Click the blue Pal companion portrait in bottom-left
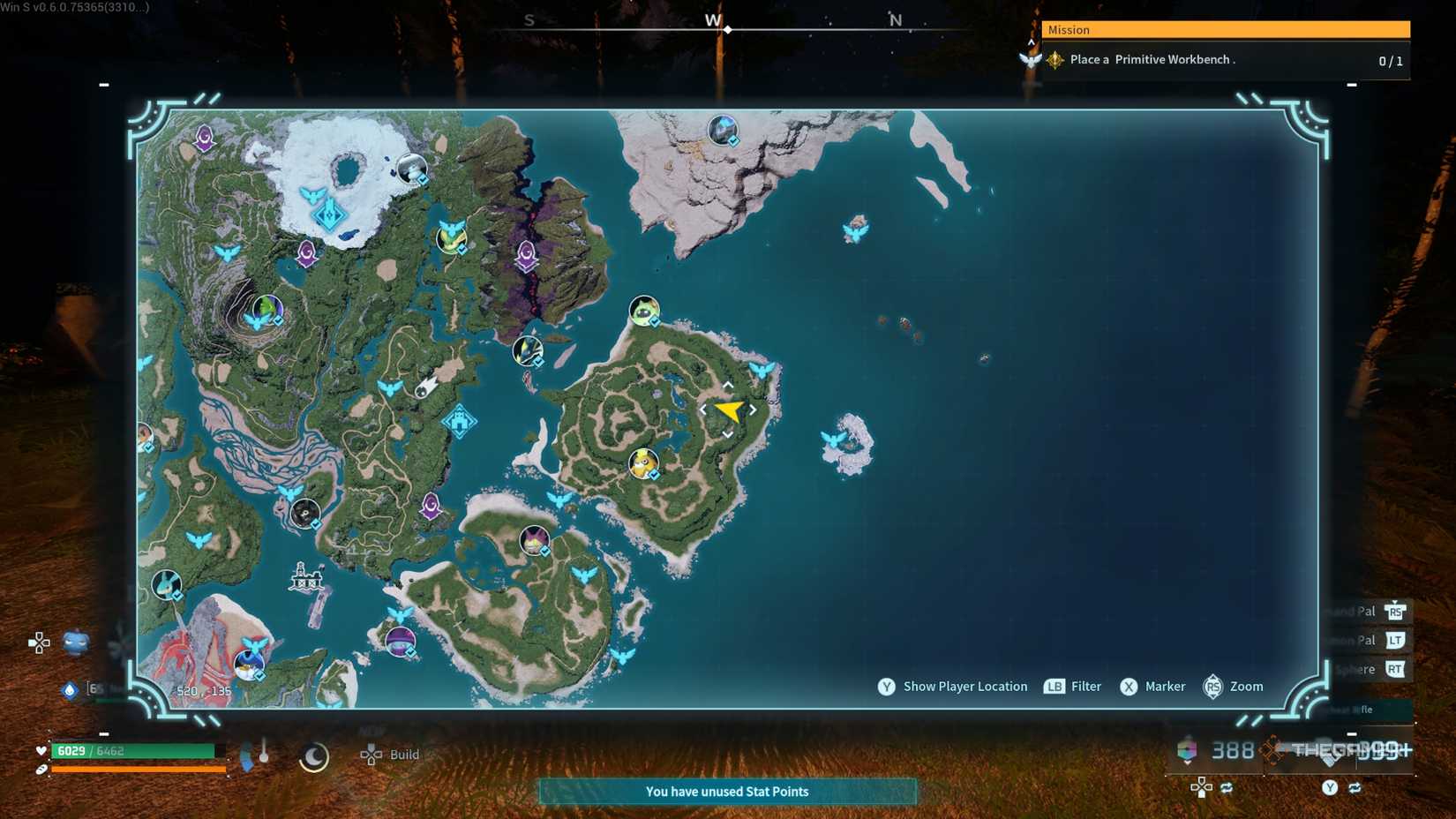The height and width of the screenshot is (819, 1456). [x=76, y=642]
